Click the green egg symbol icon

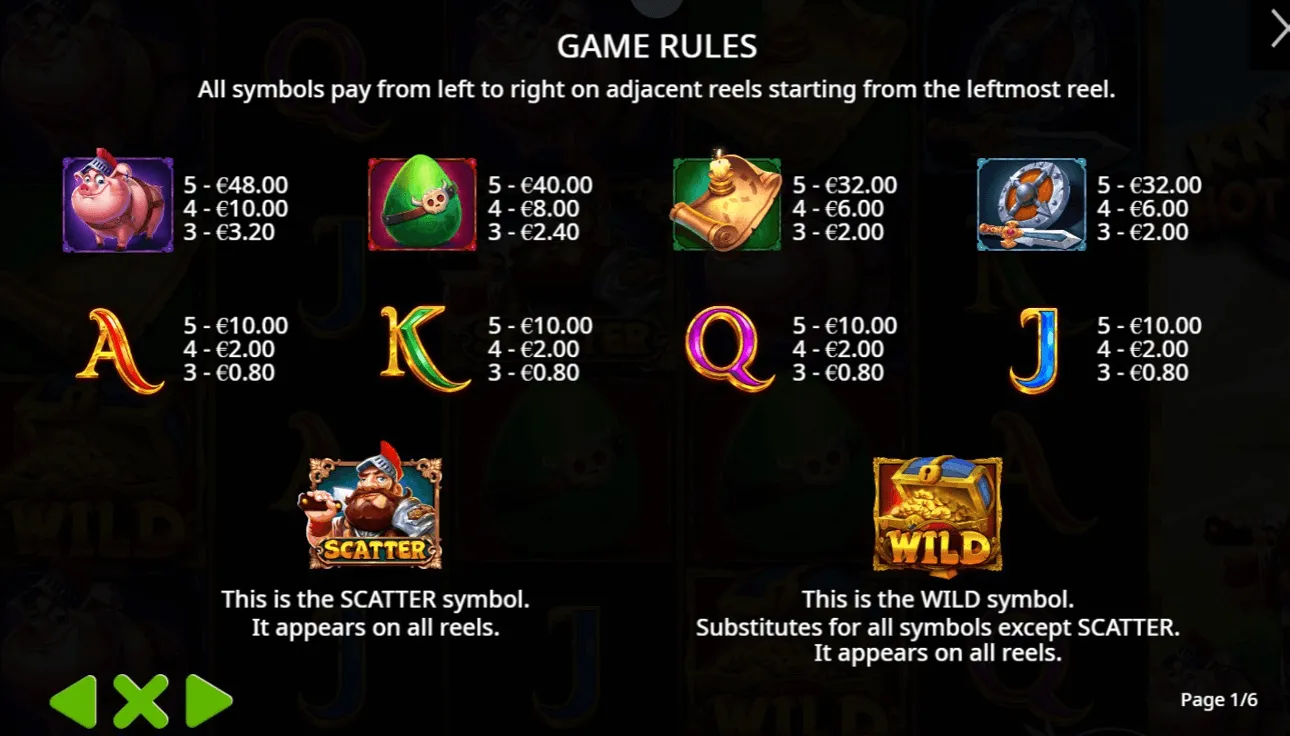(x=423, y=205)
